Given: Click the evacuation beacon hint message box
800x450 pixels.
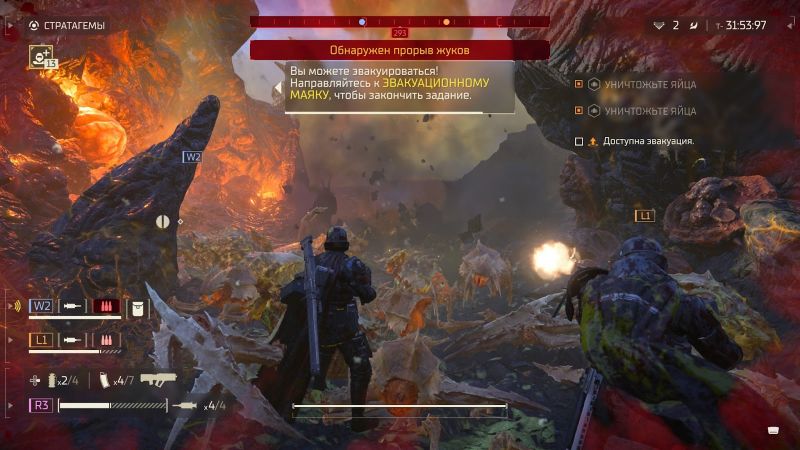Looking at the screenshot, I should (400, 86).
